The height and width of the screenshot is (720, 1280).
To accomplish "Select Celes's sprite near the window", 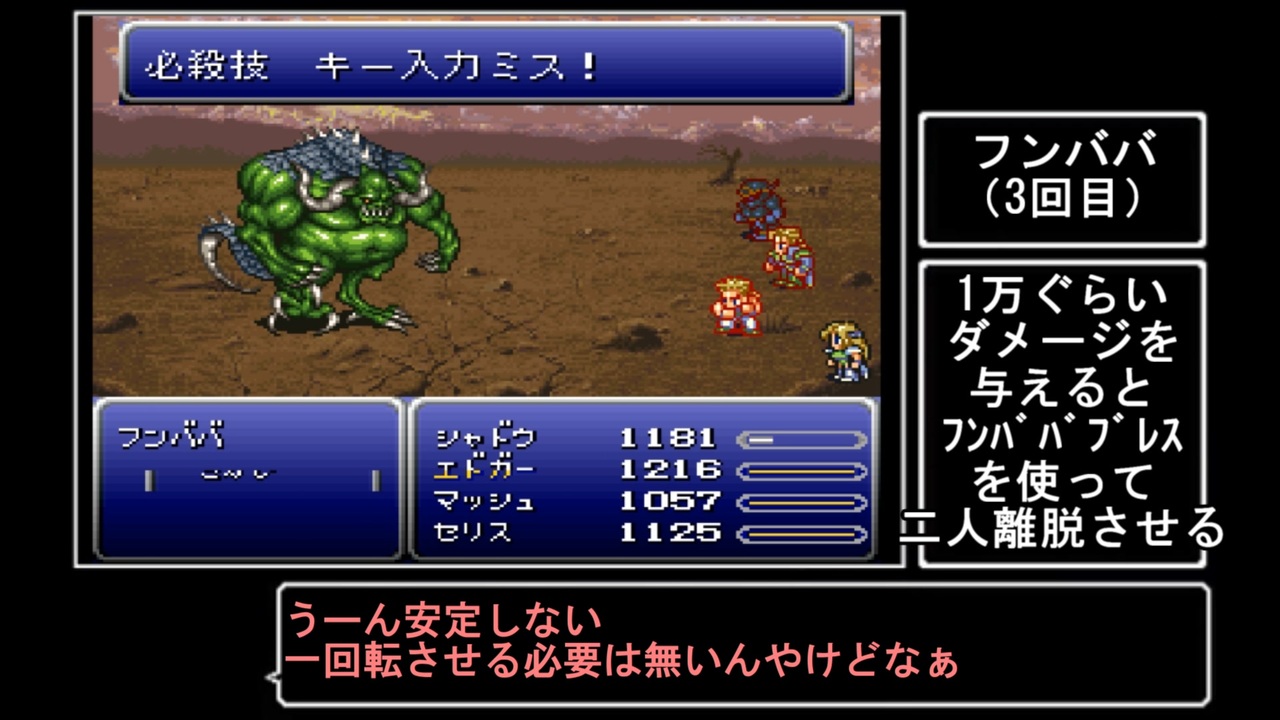I will tap(843, 350).
